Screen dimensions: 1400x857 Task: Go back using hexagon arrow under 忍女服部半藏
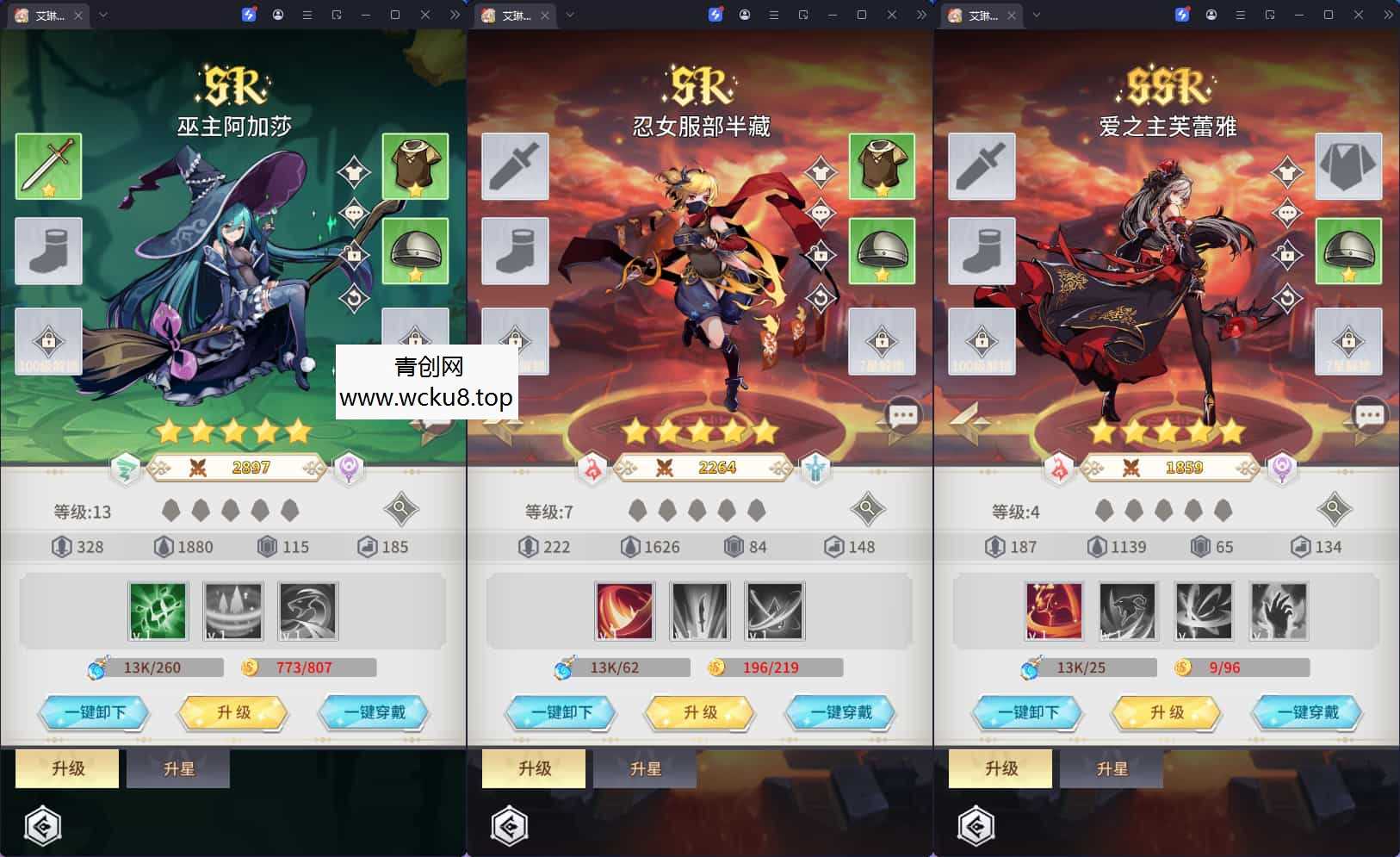(510, 827)
